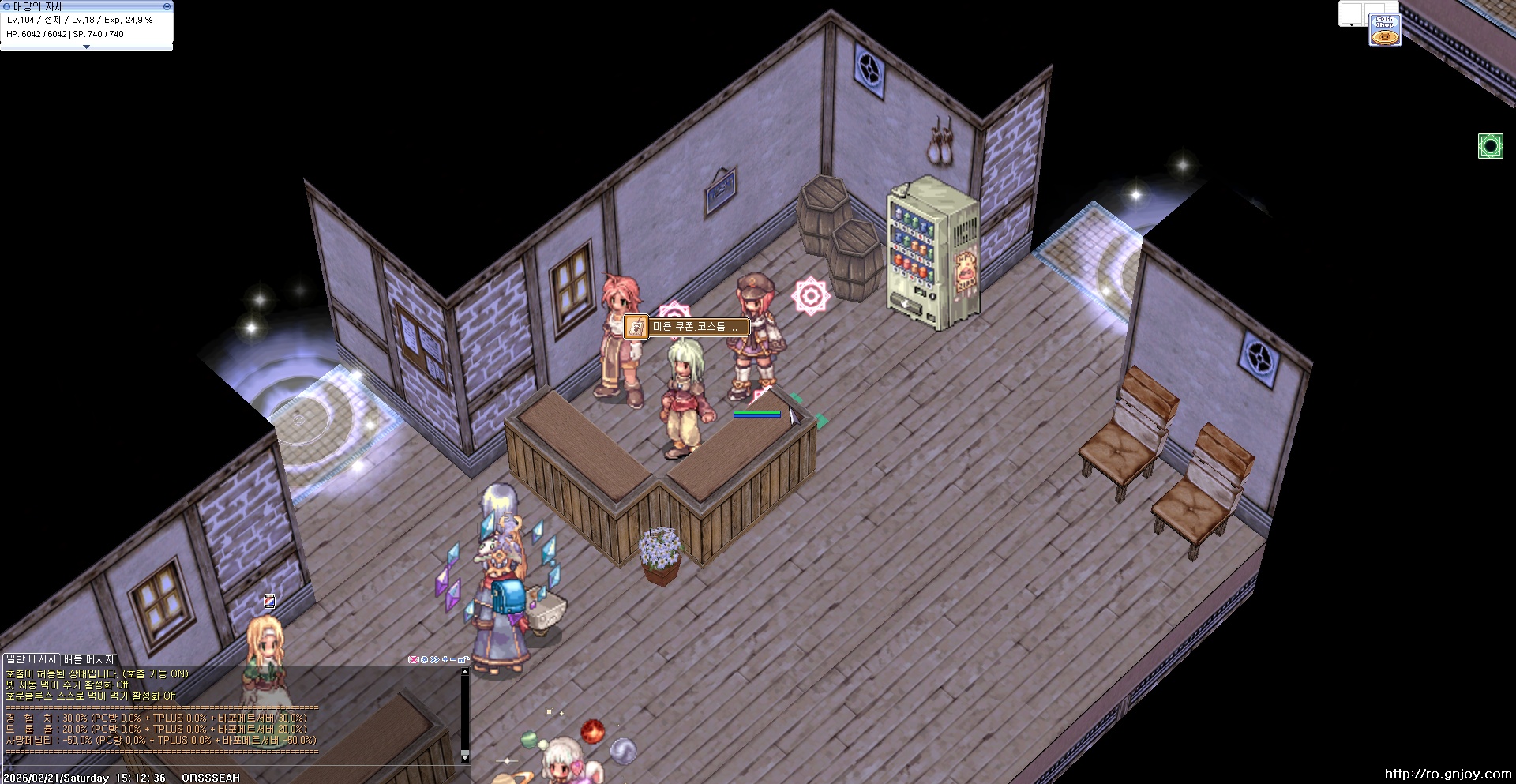Select the 미용 쿠폰 코스튬 NPC label
1516x784 pixels.
pyautogui.click(x=687, y=326)
